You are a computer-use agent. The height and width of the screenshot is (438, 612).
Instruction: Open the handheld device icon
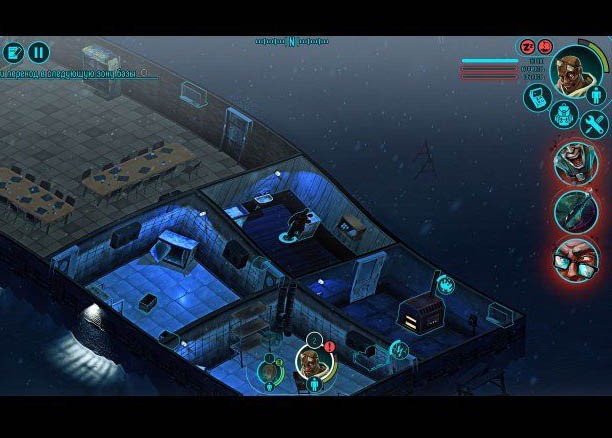537,97
